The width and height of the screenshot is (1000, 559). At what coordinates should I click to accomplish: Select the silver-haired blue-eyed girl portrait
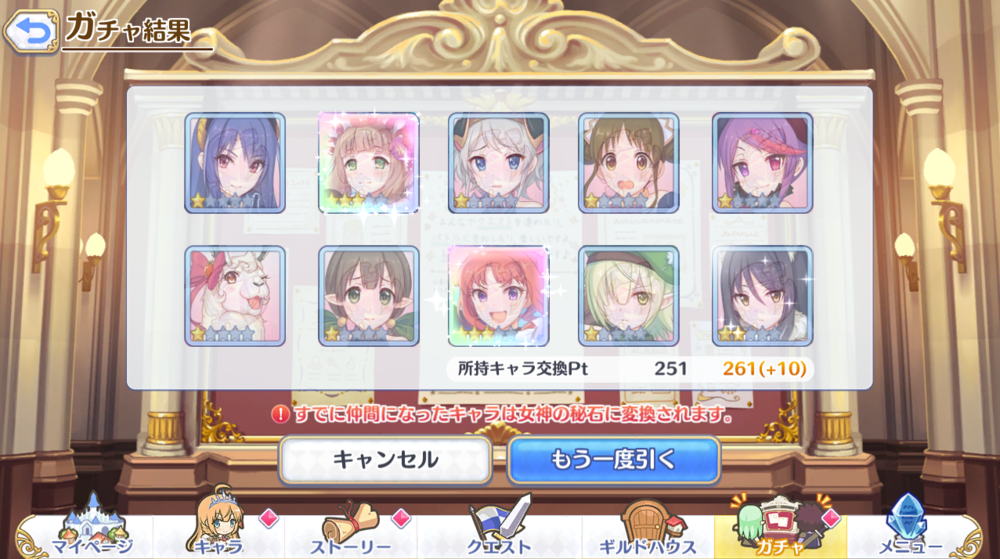[x=498, y=163]
